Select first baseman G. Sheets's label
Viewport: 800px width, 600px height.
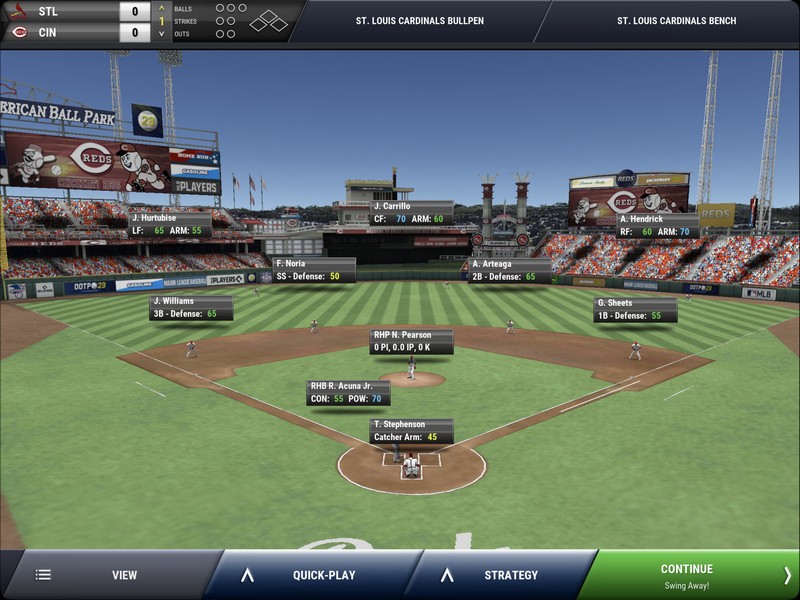[634, 309]
